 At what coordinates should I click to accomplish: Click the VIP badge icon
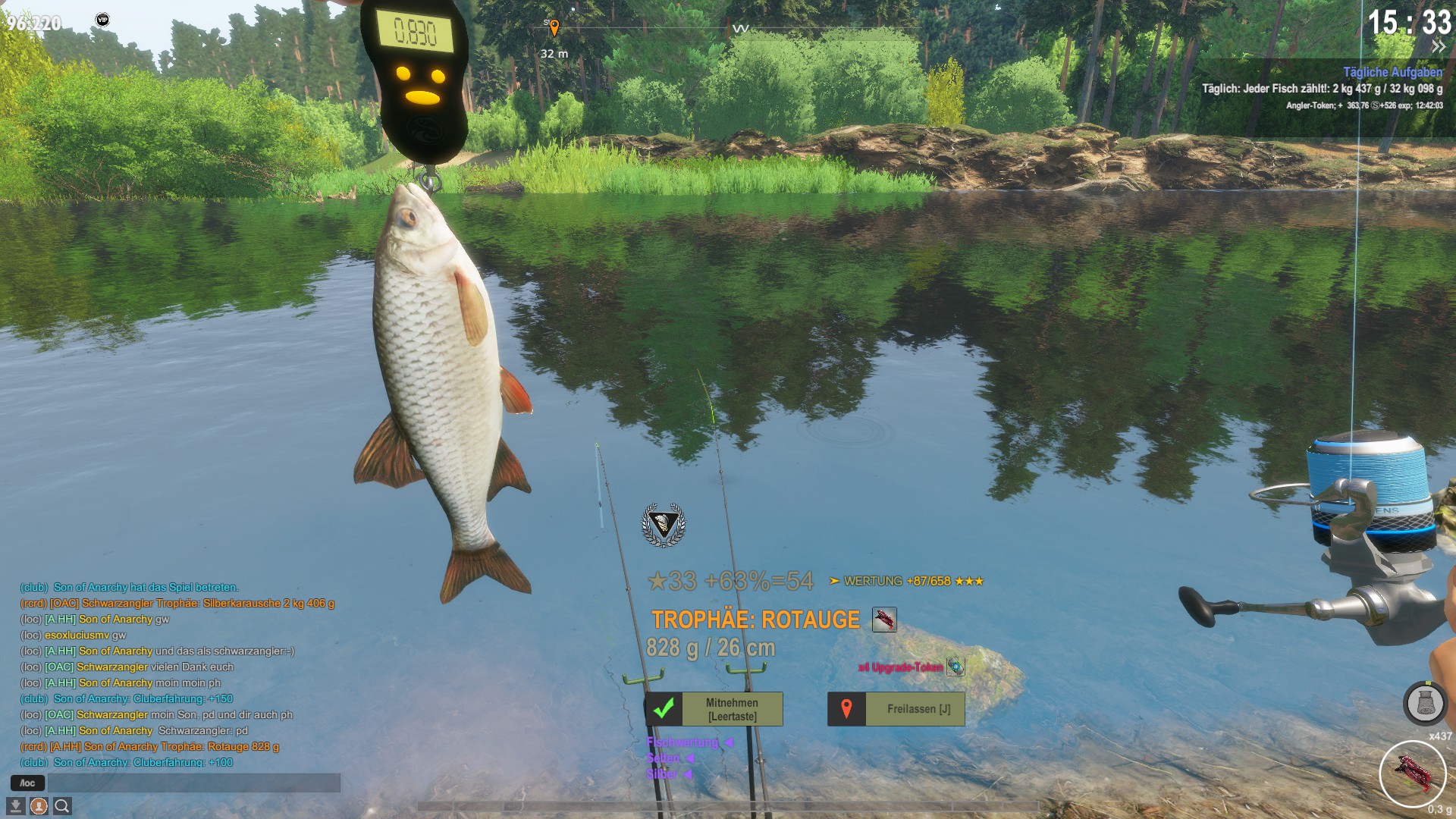pyautogui.click(x=102, y=20)
